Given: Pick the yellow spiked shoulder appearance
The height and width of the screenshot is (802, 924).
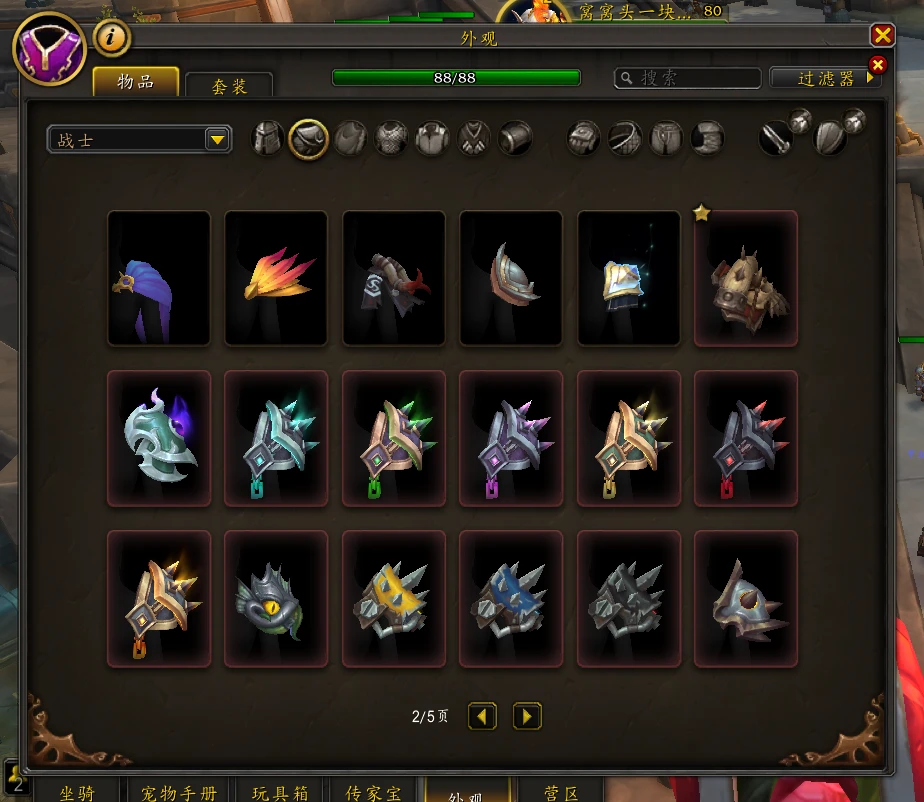Looking at the screenshot, I should pyautogui.click(x=394, y=599).
